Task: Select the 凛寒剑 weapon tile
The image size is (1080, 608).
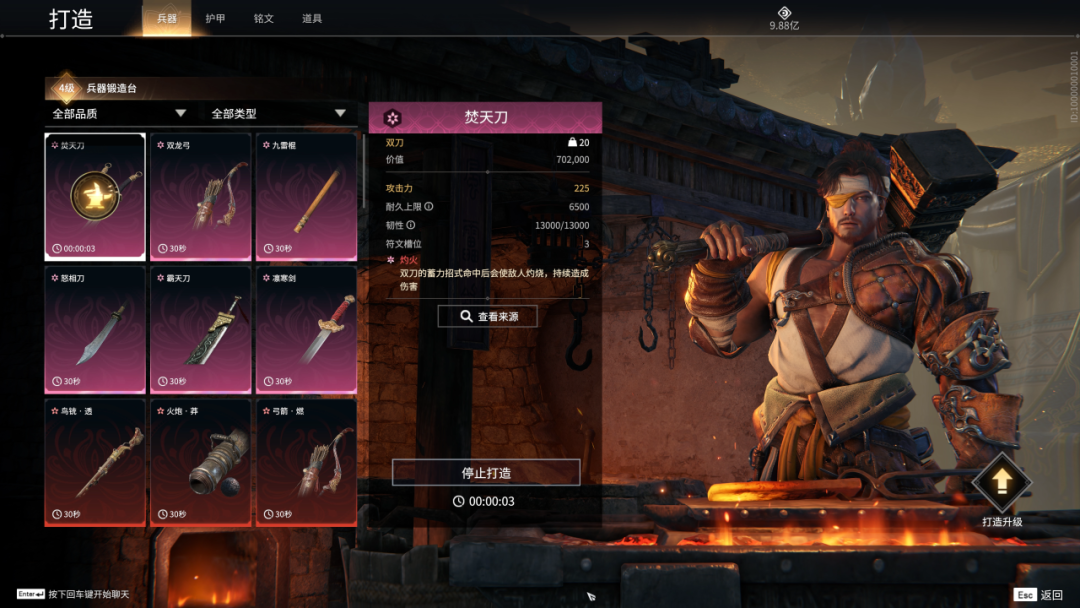Action: pos(306,329)
